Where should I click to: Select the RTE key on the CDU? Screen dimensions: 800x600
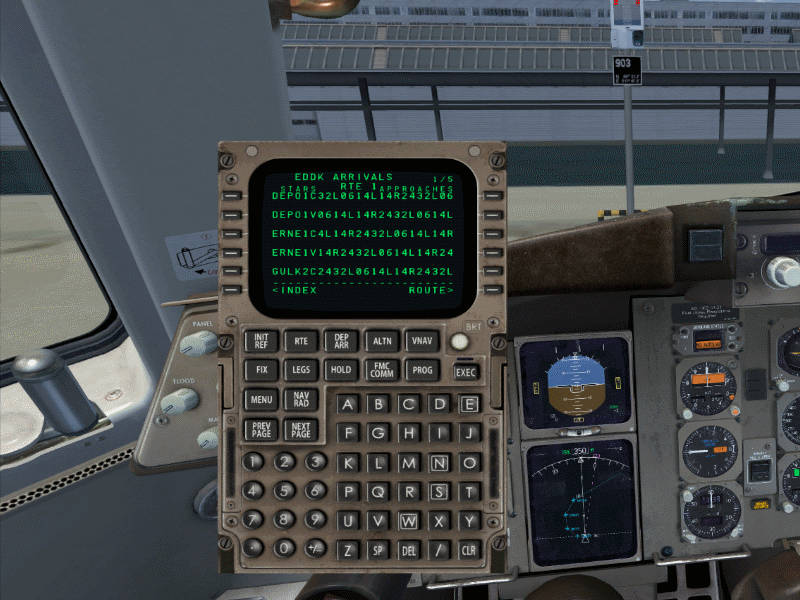click(301, 341)
